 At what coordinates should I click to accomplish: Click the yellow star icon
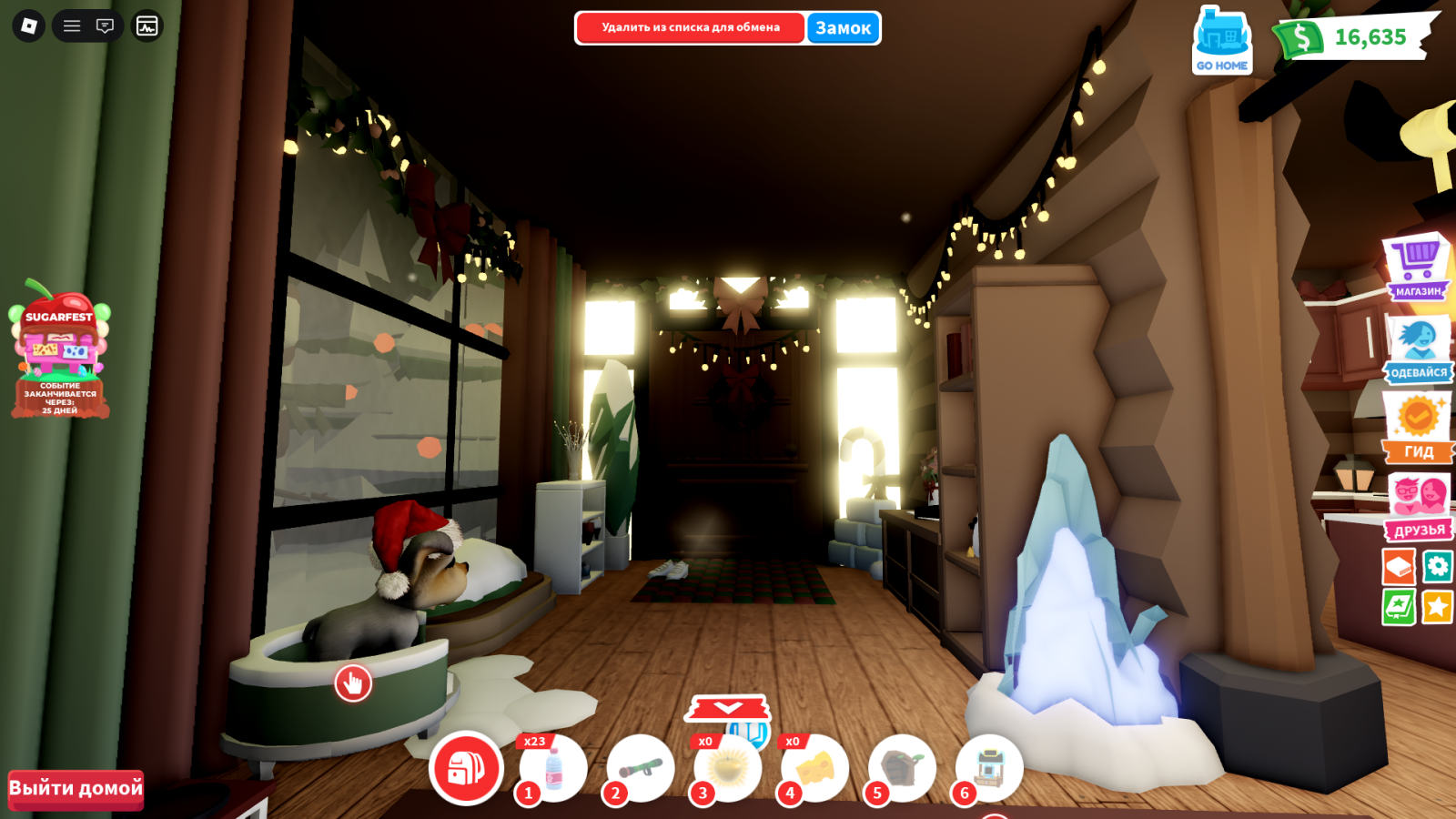[x=1438, y=607]
